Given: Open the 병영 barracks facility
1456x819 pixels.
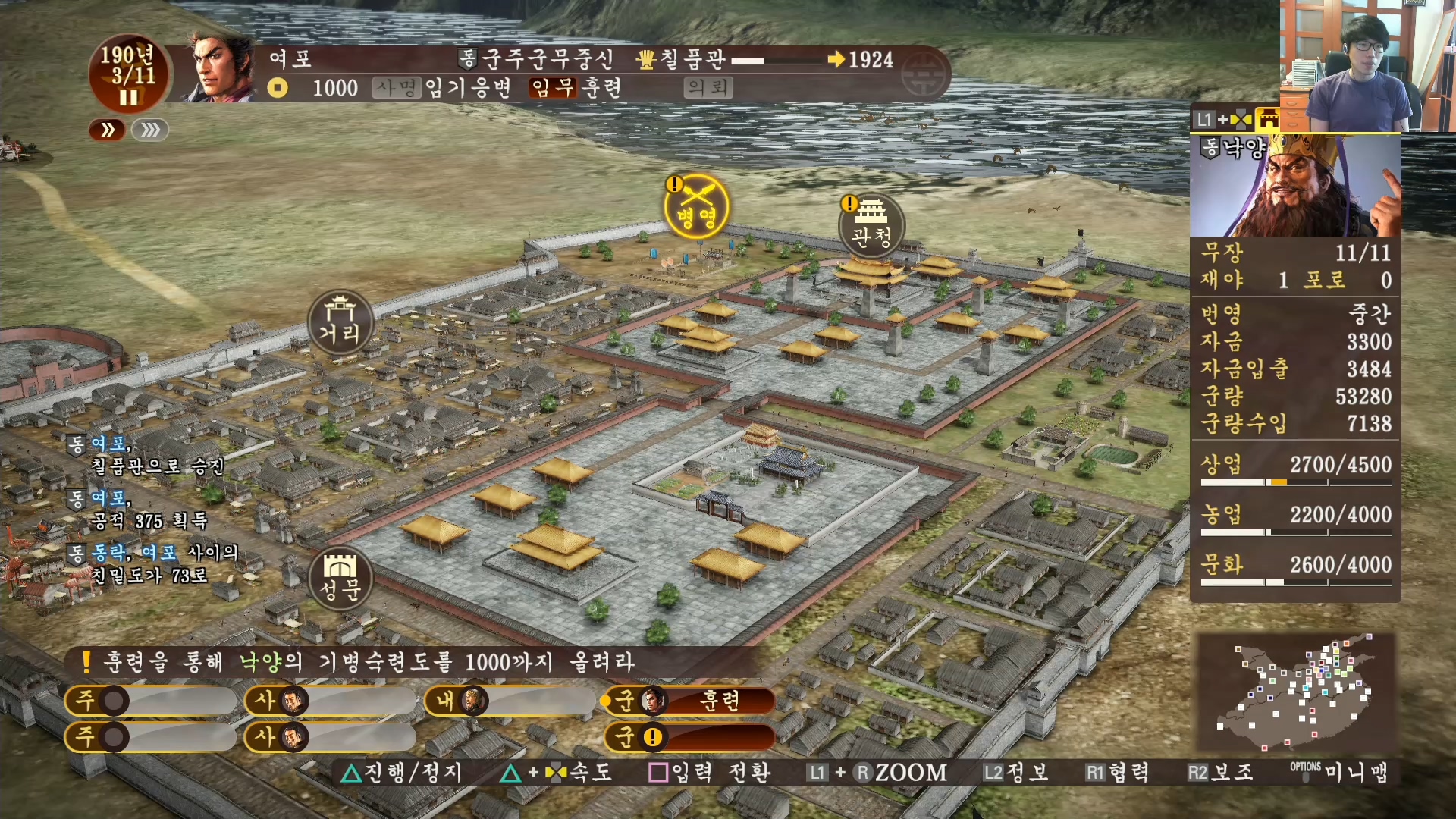Looking at the screenshot, I should click(x=696, y=207).
